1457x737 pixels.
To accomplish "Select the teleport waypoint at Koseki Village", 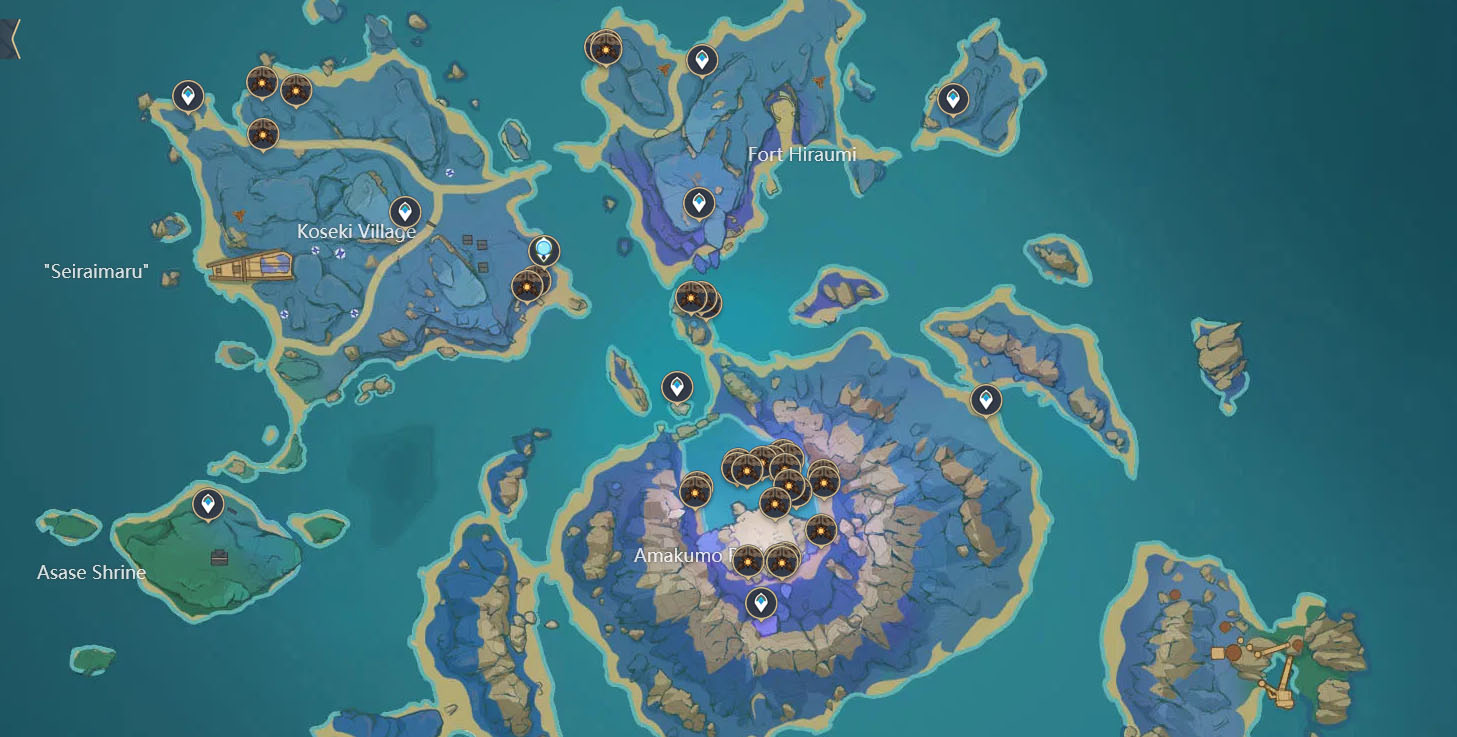I will [404, 210].
